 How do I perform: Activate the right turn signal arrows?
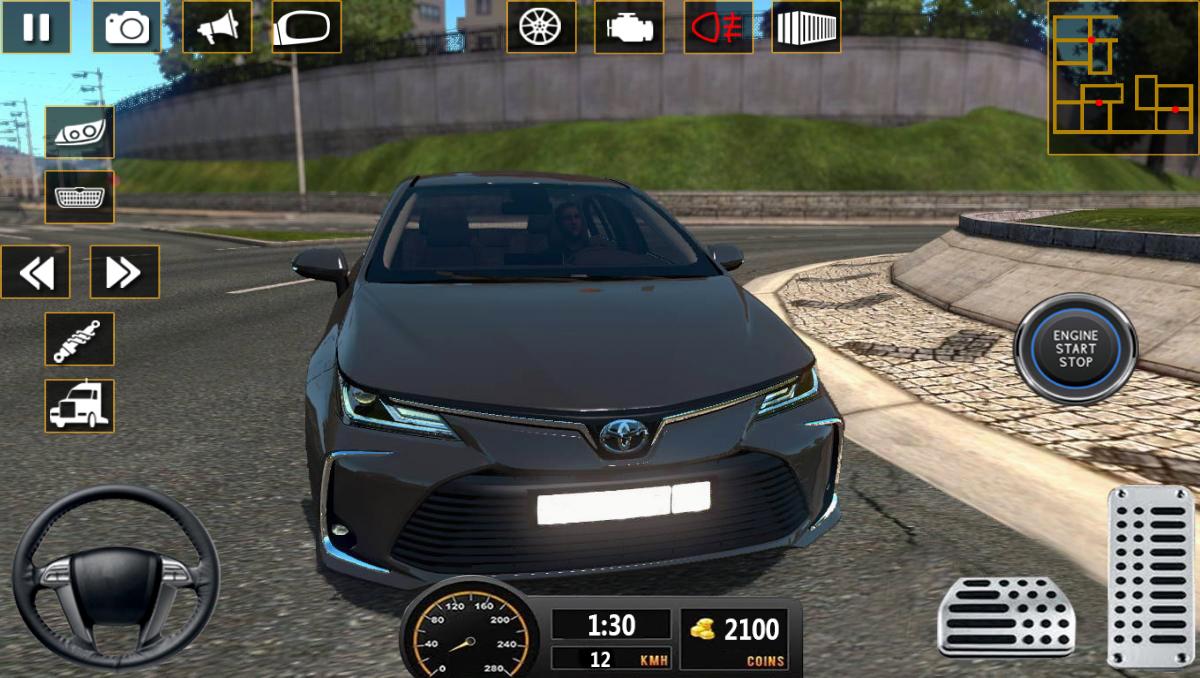tap(124, 271)
